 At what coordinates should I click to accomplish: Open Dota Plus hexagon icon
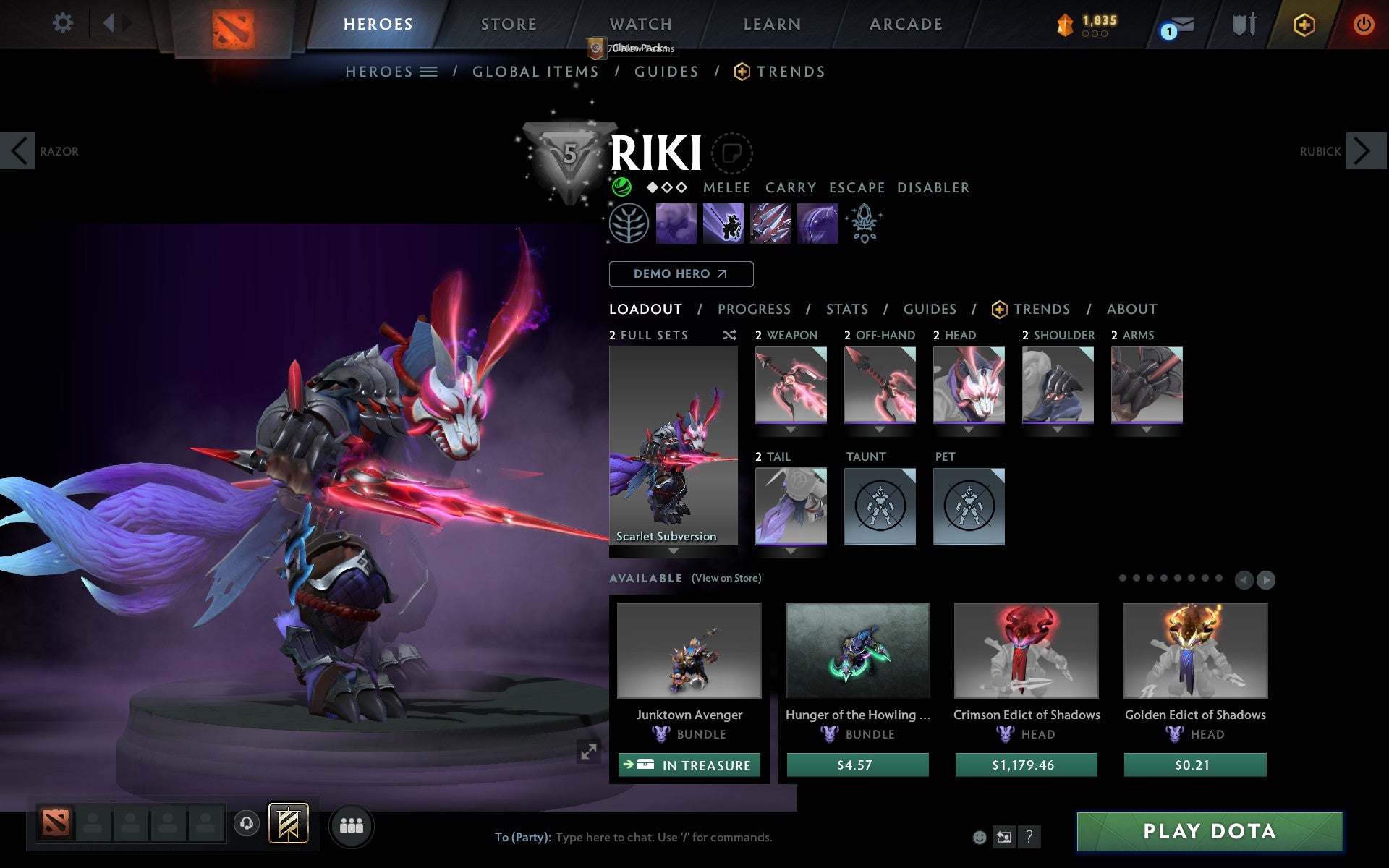click(x=1303, y=24)
